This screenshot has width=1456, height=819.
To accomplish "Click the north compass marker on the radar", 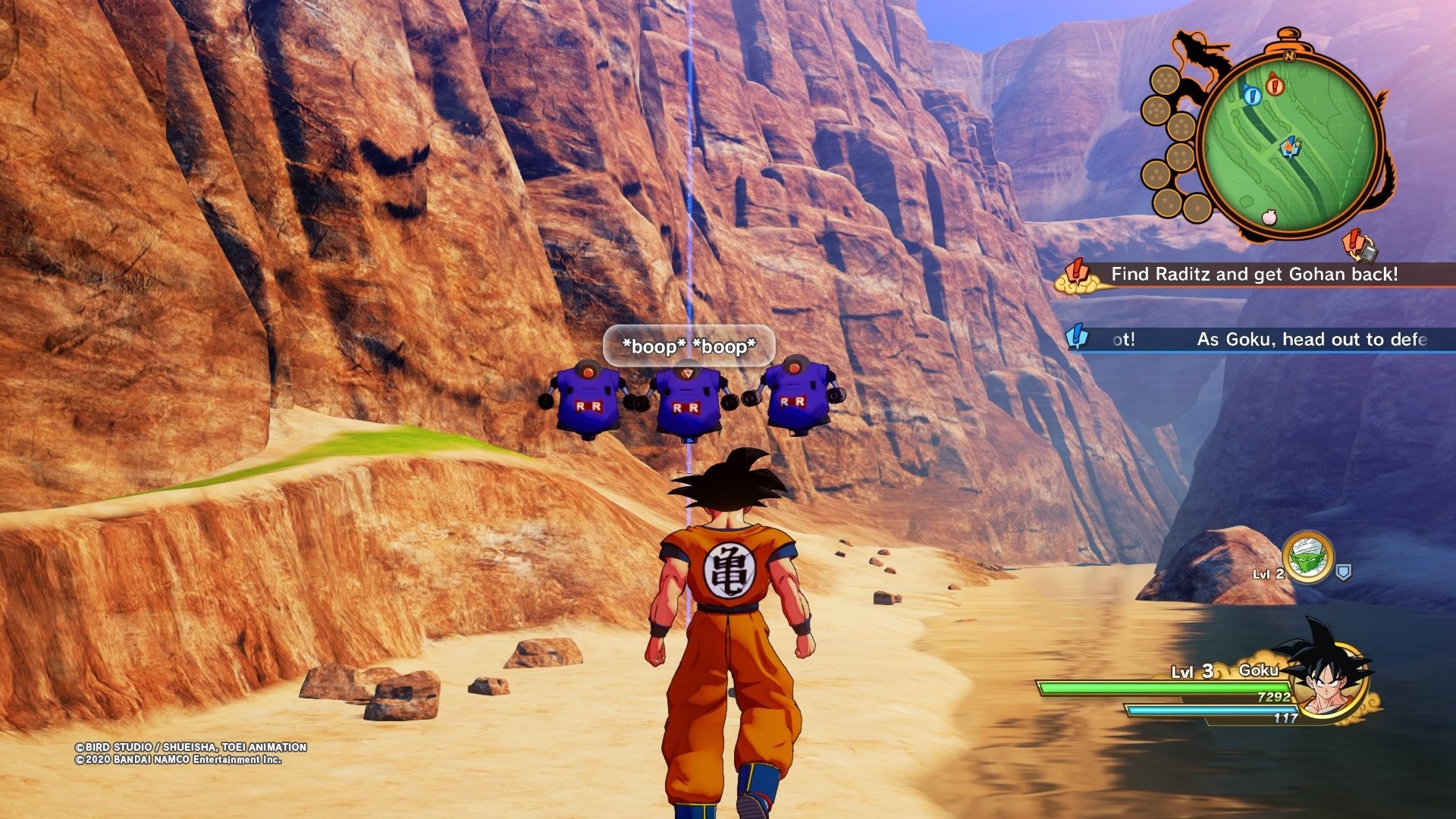I will (1288, 55).
